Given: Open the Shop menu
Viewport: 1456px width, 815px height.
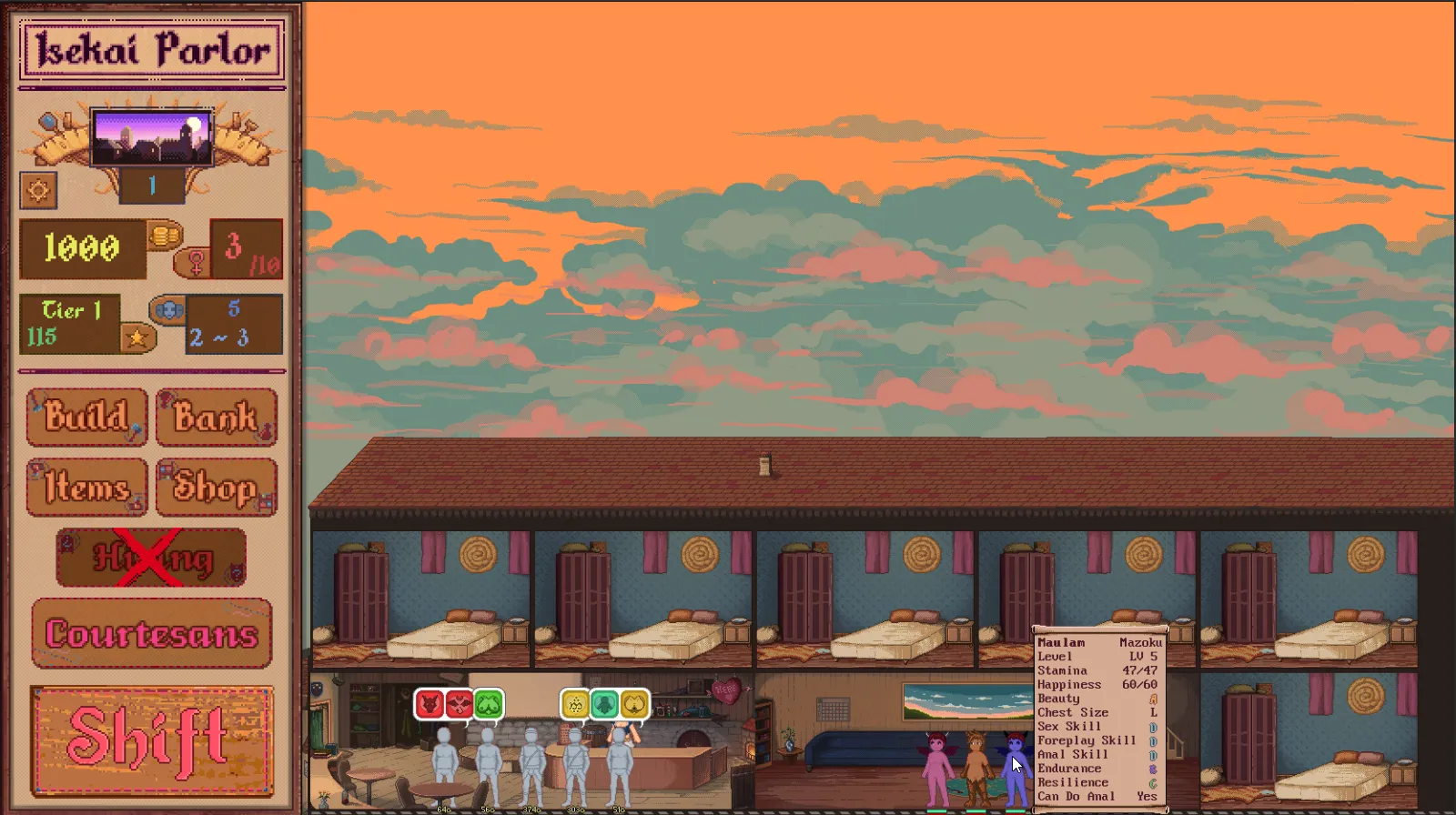Looking at the screenshot, I should (216, 488).
